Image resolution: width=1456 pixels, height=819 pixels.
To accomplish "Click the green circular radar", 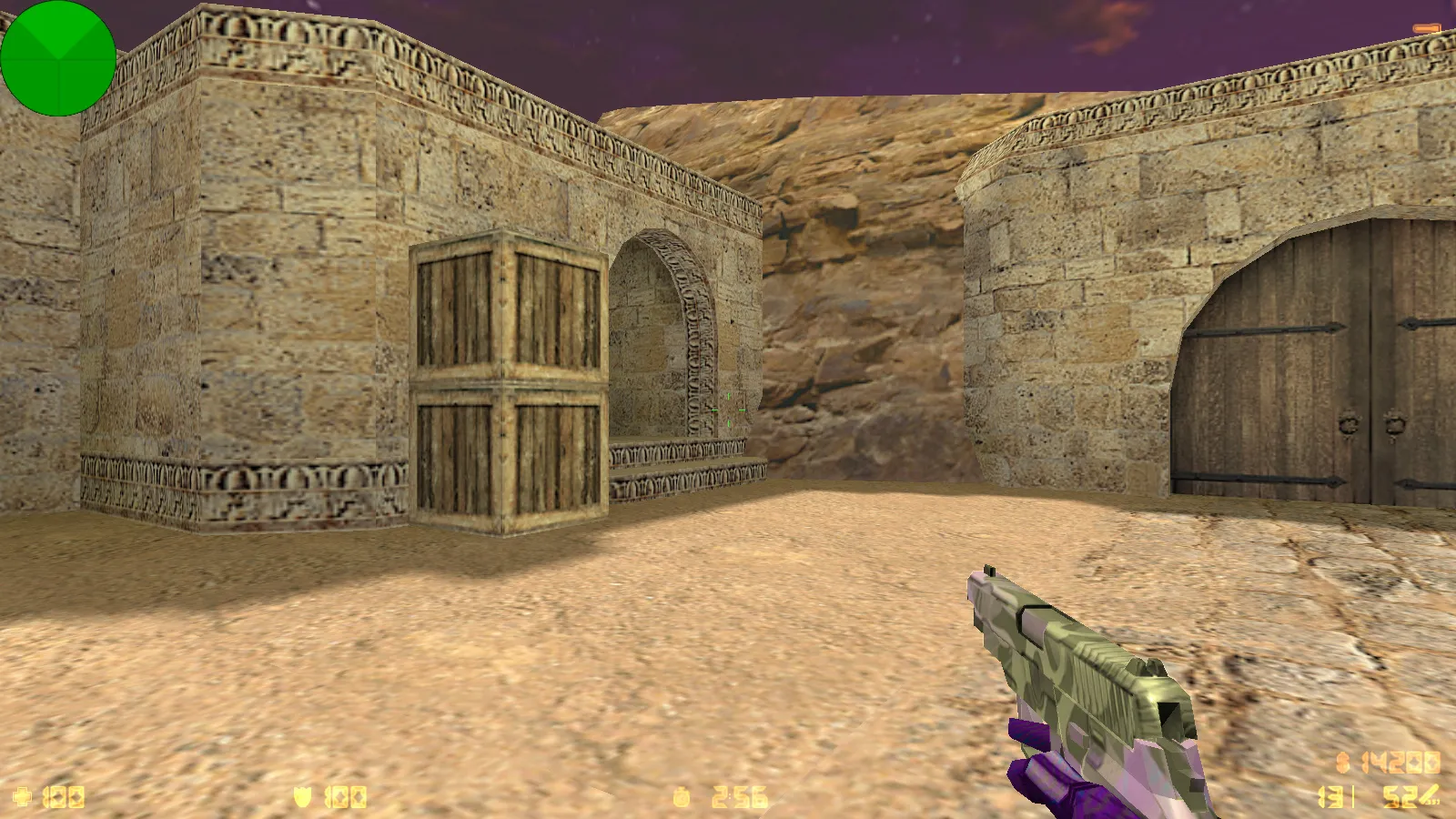I will coord(58,58).
